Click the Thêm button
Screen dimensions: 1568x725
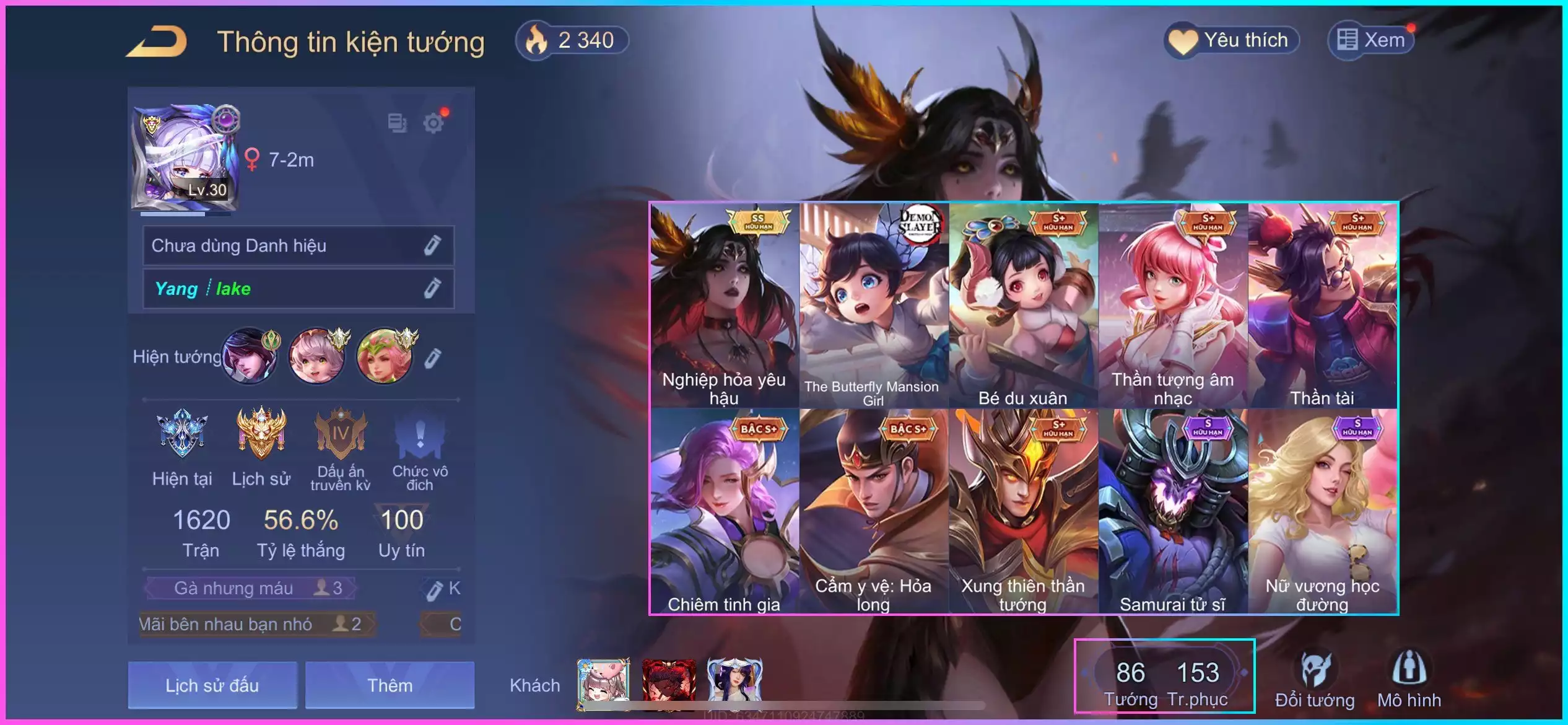point(390,685)
